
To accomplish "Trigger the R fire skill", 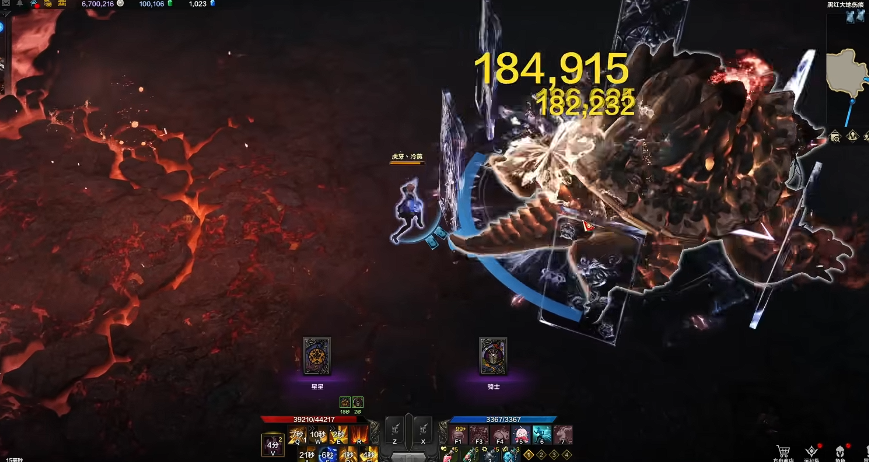I will pyautogui.click(x=361, y=434).
